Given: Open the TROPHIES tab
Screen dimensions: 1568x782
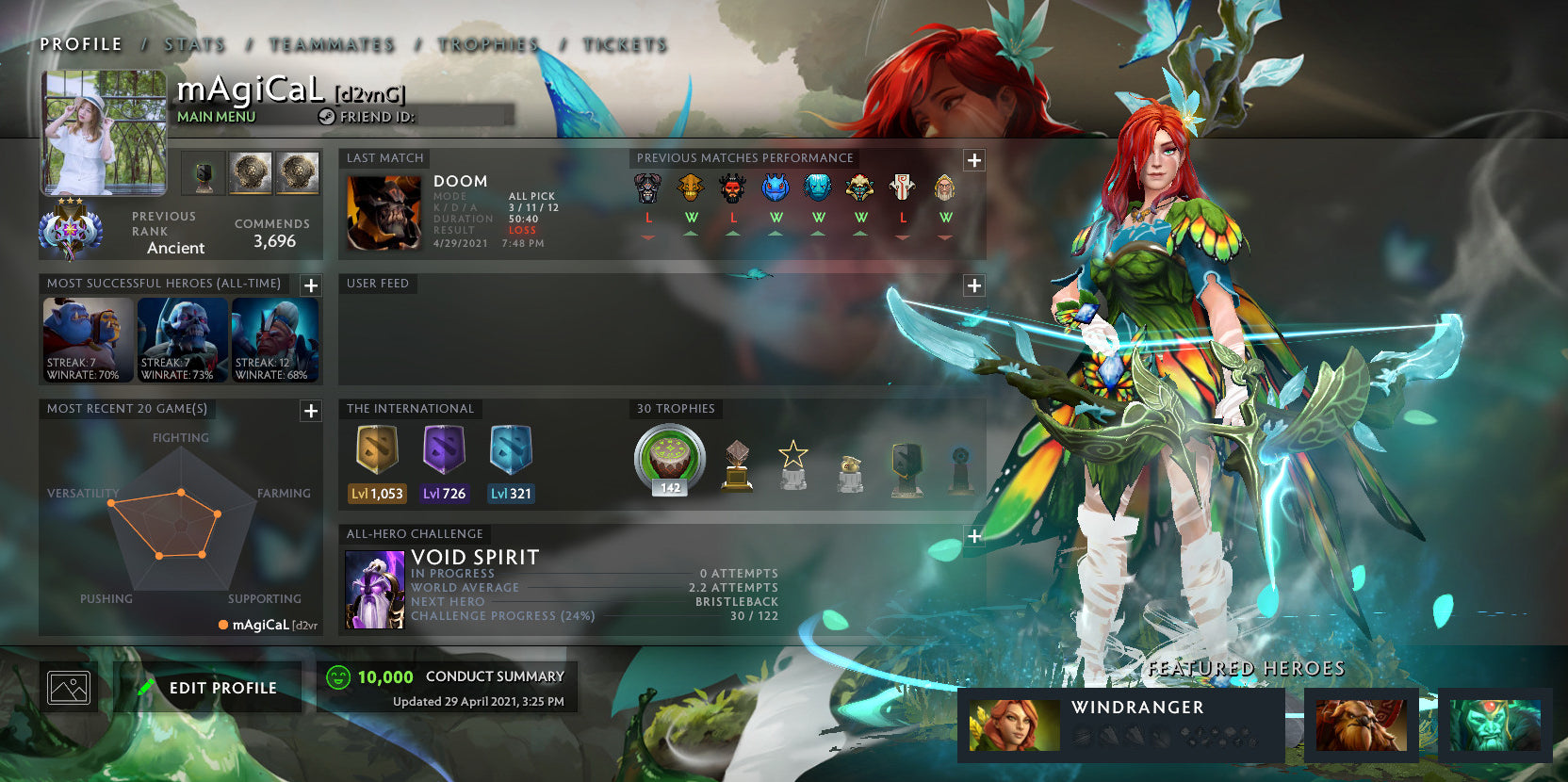Looking at the screenshot, I should pyautogui.click(x=486, y=43).
